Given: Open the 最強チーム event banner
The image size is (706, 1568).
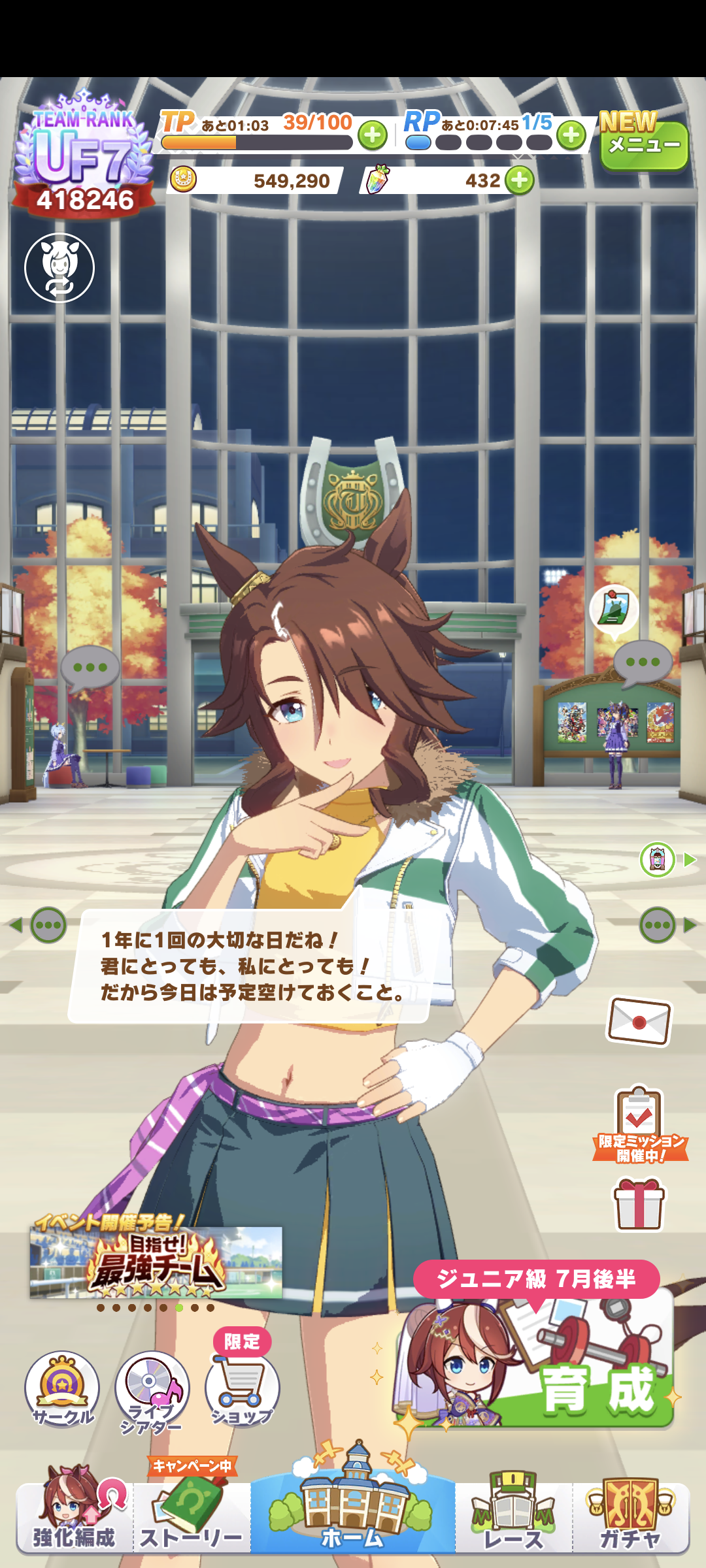Looking at the screenshot, I should [x=156, y=1262].
